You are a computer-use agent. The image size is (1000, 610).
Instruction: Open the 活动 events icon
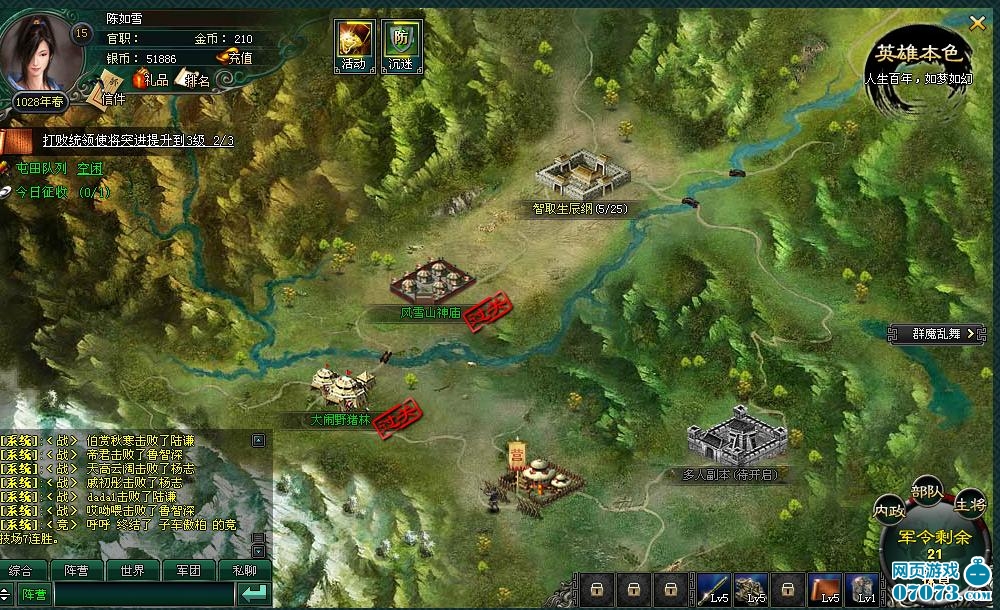[353, 45]
